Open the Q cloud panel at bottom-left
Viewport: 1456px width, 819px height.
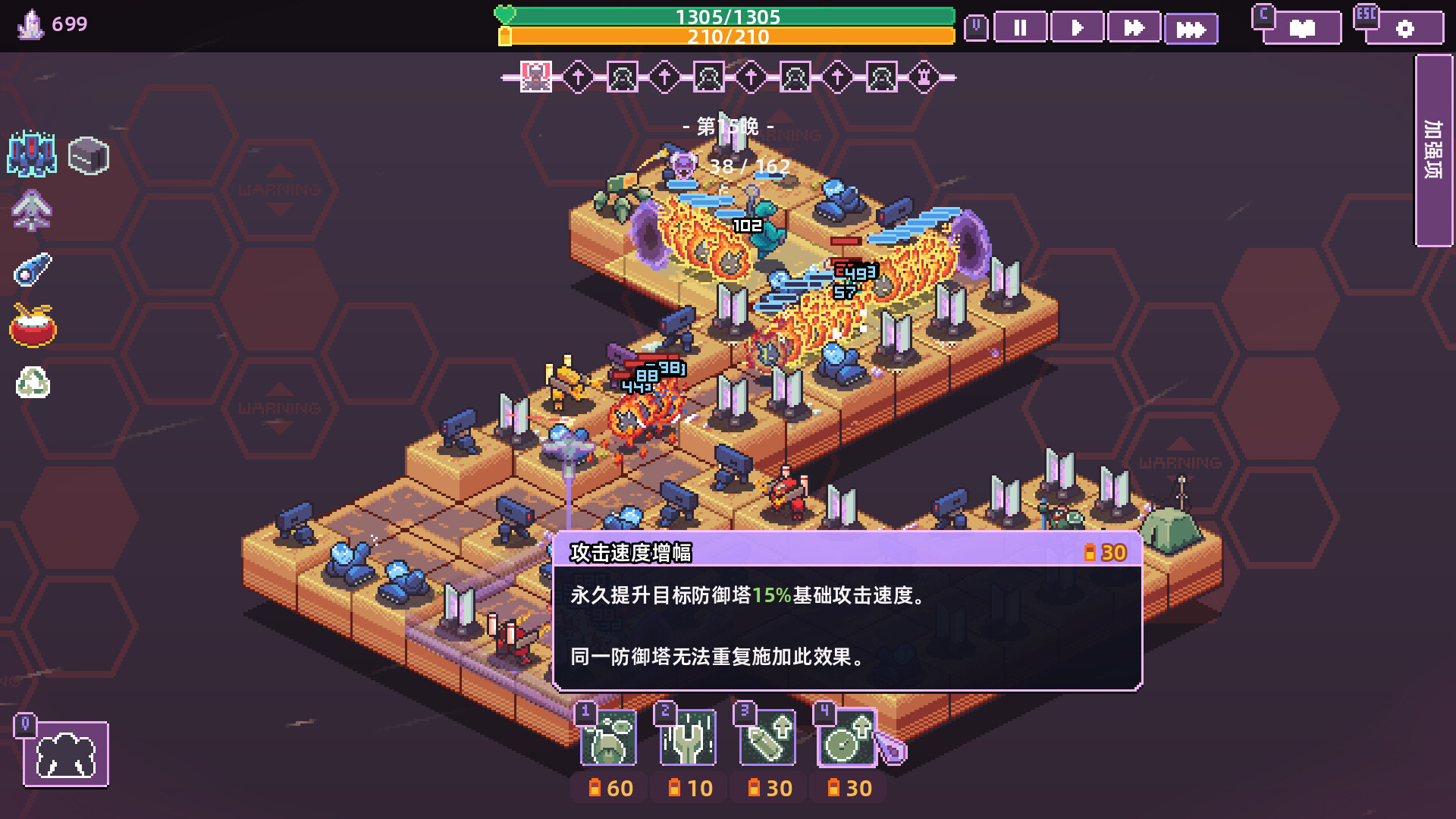click(64, 753)
